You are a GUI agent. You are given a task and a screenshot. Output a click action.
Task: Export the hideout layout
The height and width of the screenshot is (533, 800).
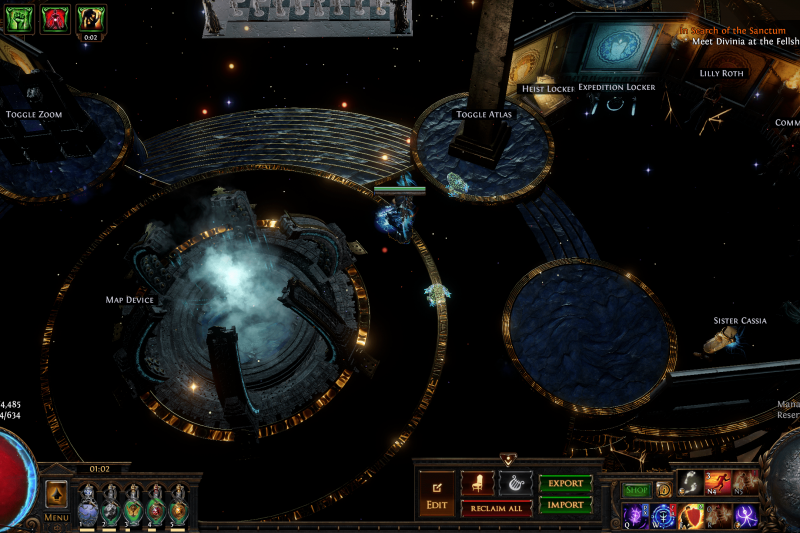tap(565, 483)
